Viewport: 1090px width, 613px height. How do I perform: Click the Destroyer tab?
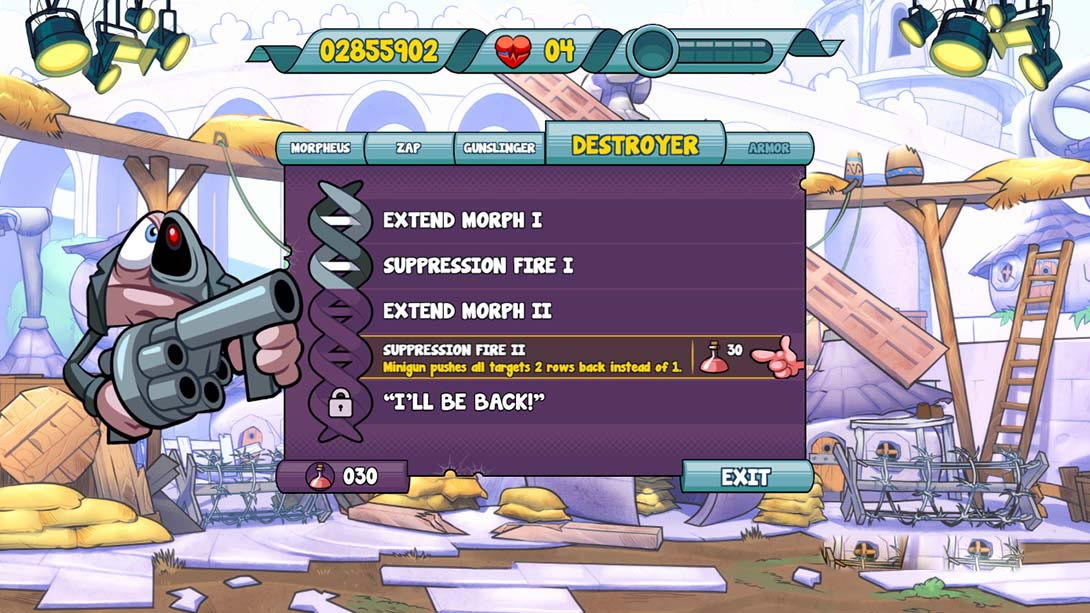[634, 145]
